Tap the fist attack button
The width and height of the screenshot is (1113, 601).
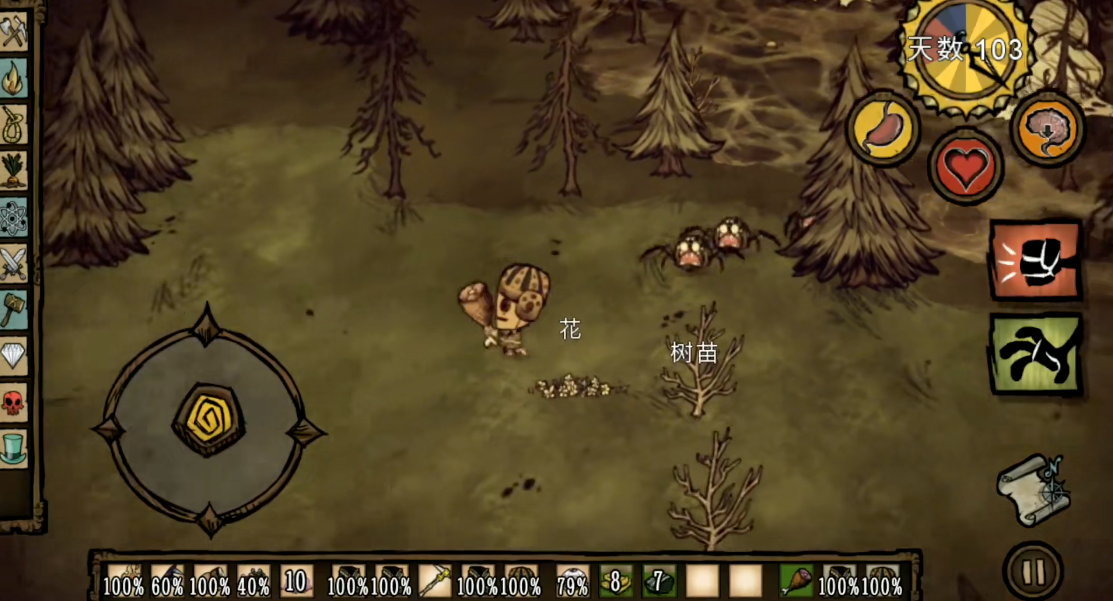(1036, 261)
